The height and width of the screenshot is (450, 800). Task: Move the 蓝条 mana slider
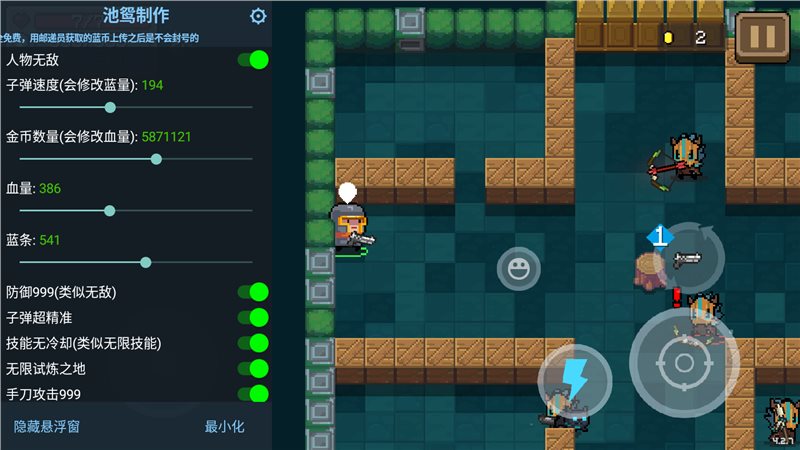146,262
